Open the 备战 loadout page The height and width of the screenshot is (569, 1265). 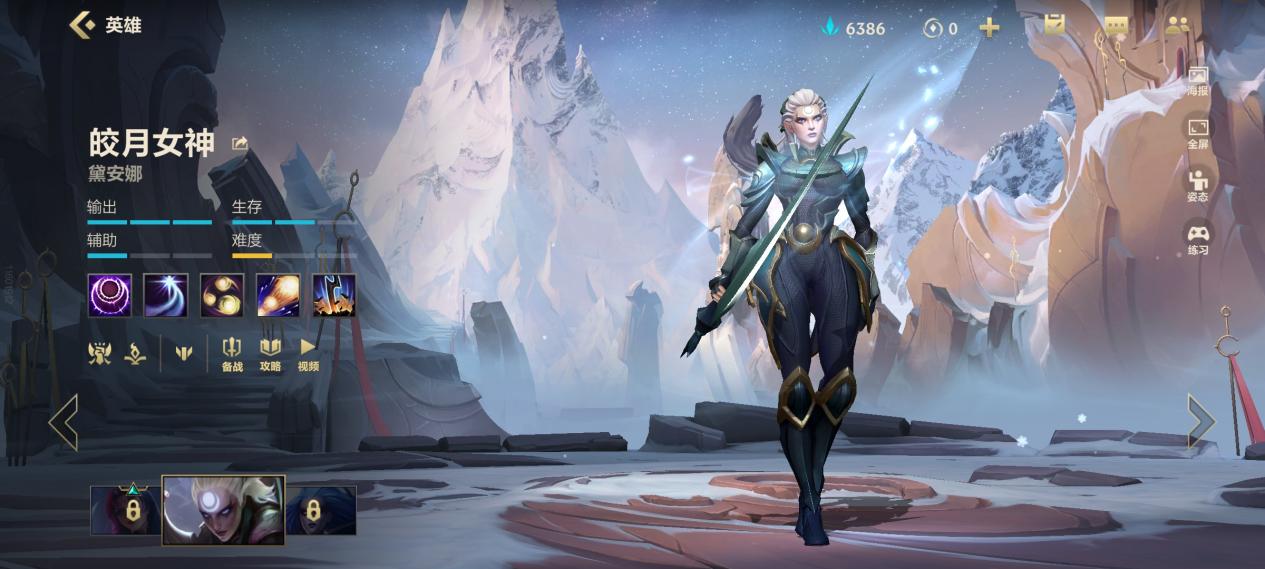tap(232, 354)
